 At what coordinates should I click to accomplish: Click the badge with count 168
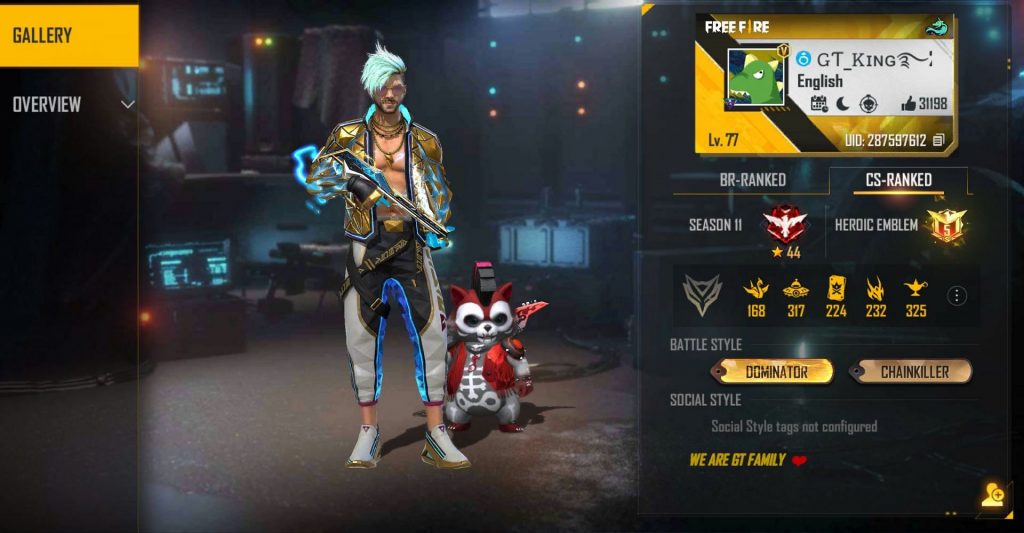756,291
